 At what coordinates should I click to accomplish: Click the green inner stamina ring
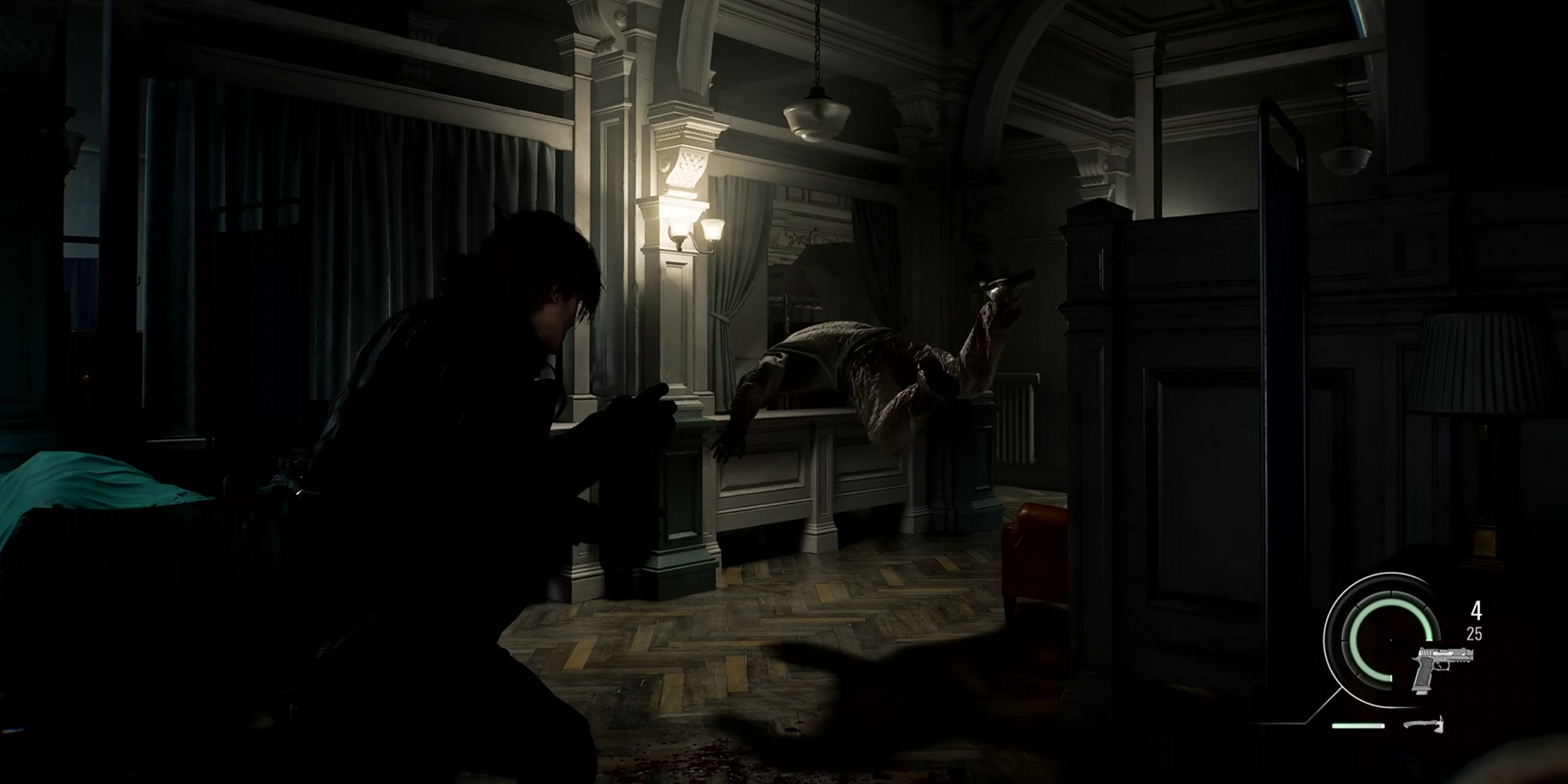click(1354, 641)
